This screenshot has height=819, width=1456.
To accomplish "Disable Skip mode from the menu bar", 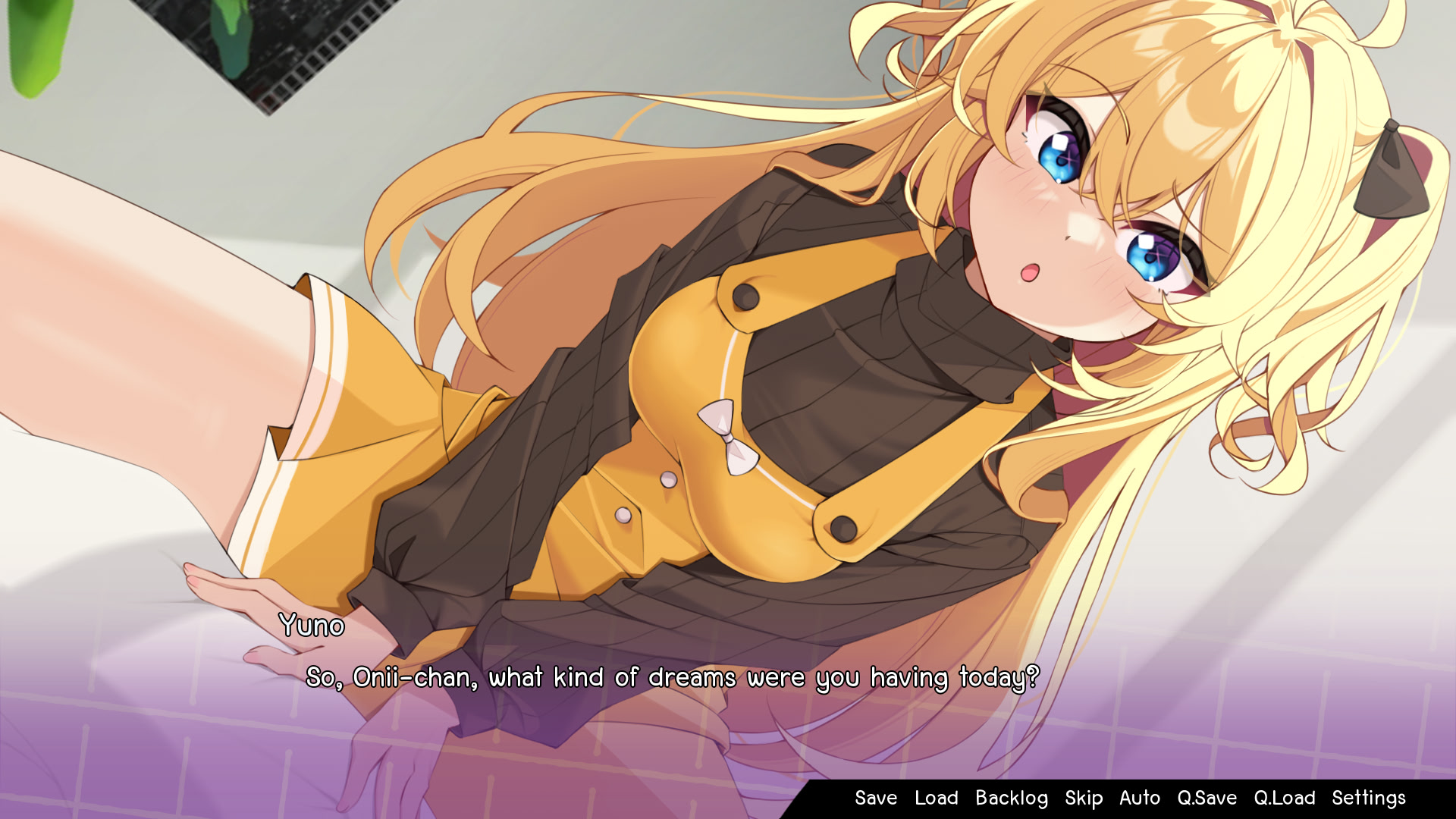I will (x=1084, y=798).
